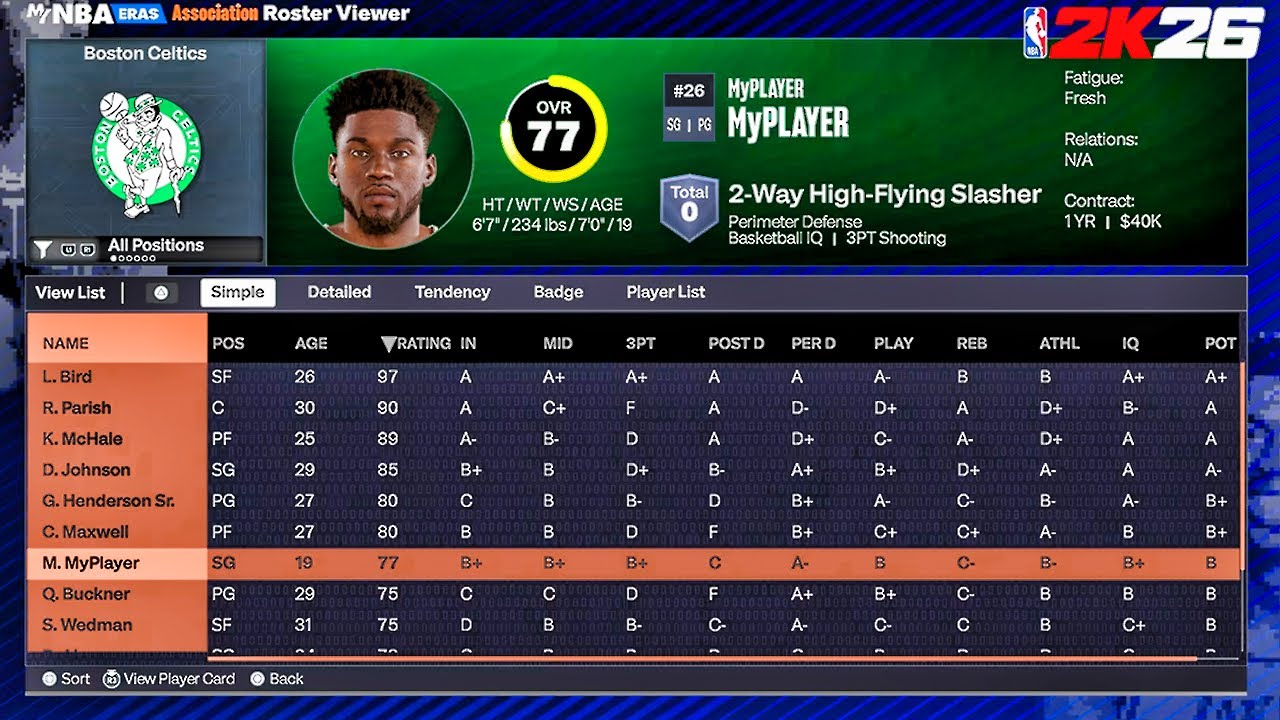Sort the list by AGE column header

(x=311, y=343)
